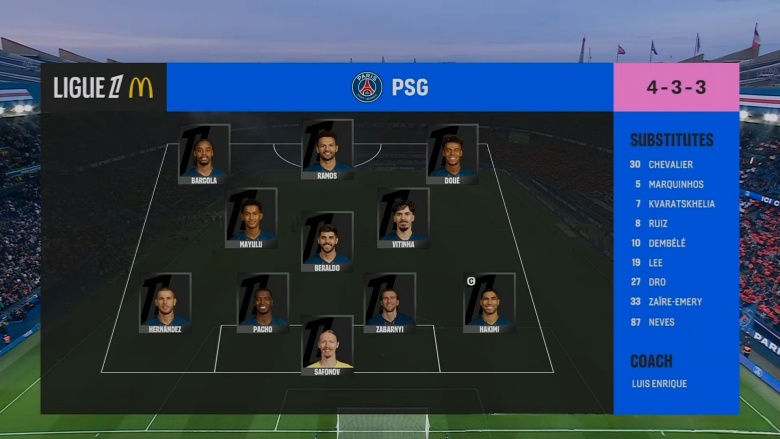Select Barcola's player card
Image resolution: width=780 pixels, height=439 pixels.
[x=204, y=153]
